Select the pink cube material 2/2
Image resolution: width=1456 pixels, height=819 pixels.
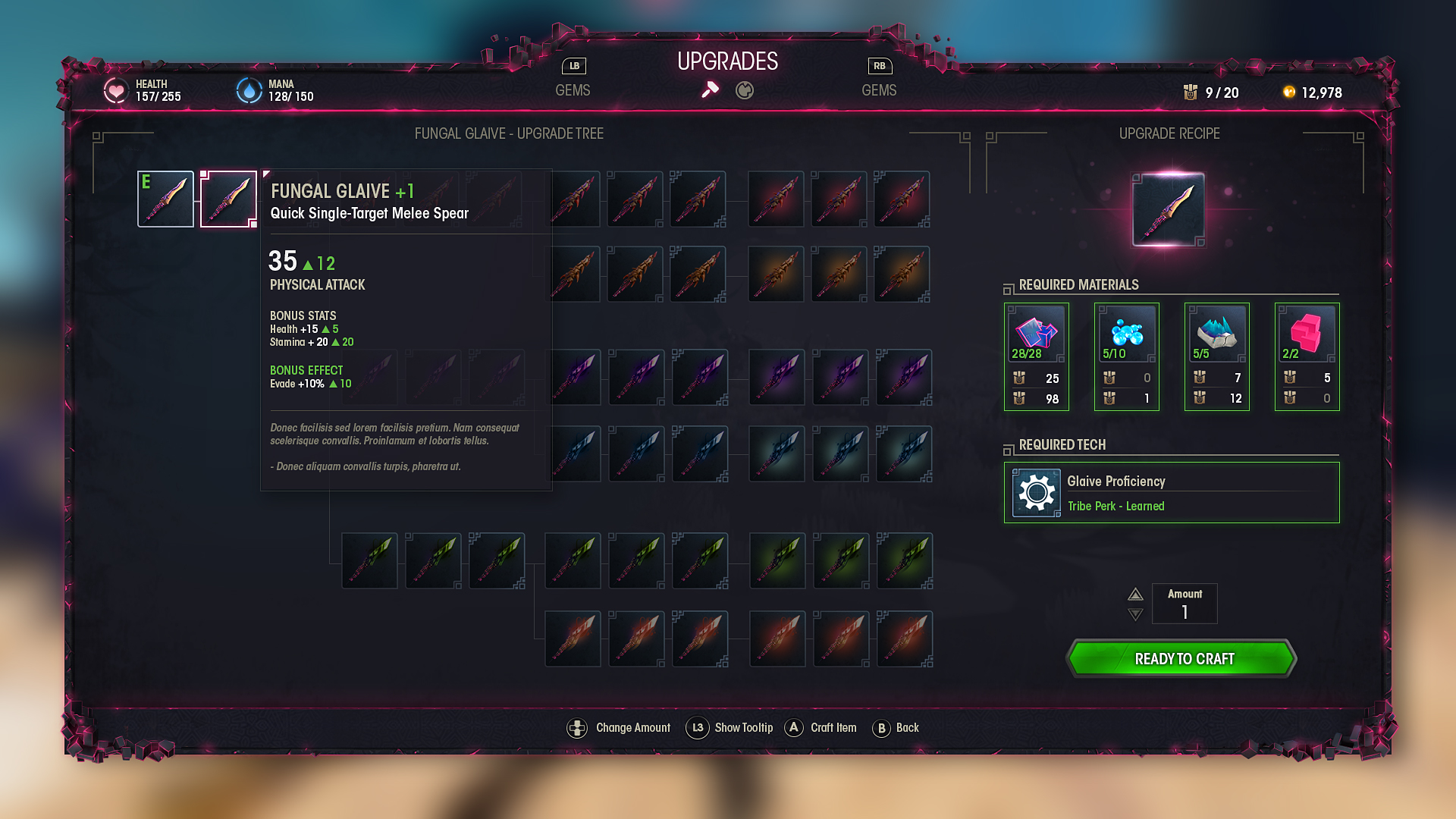coord(1307,334)
